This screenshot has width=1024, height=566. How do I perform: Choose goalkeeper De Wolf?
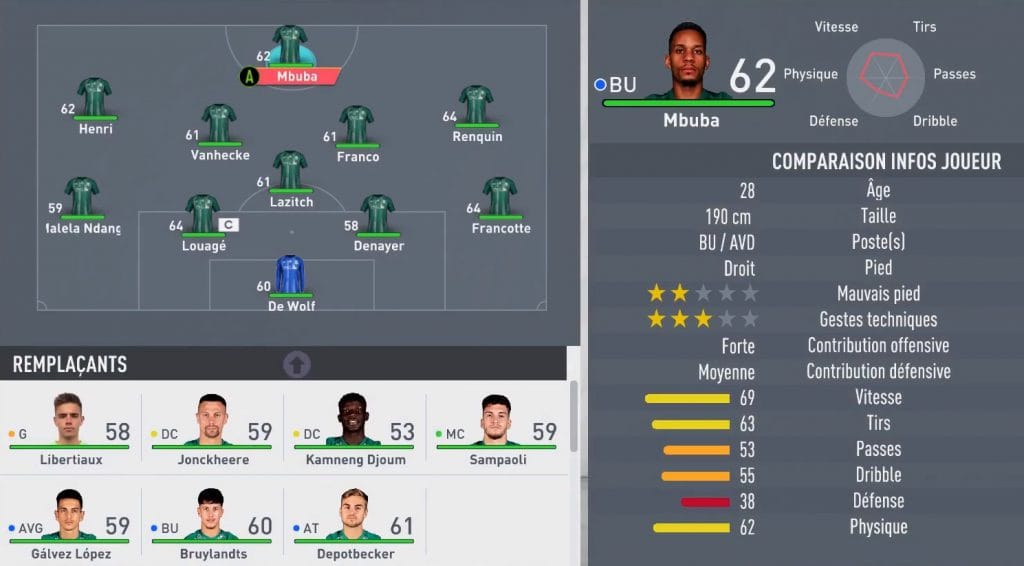pyautogui.click(x=290, y=275)
